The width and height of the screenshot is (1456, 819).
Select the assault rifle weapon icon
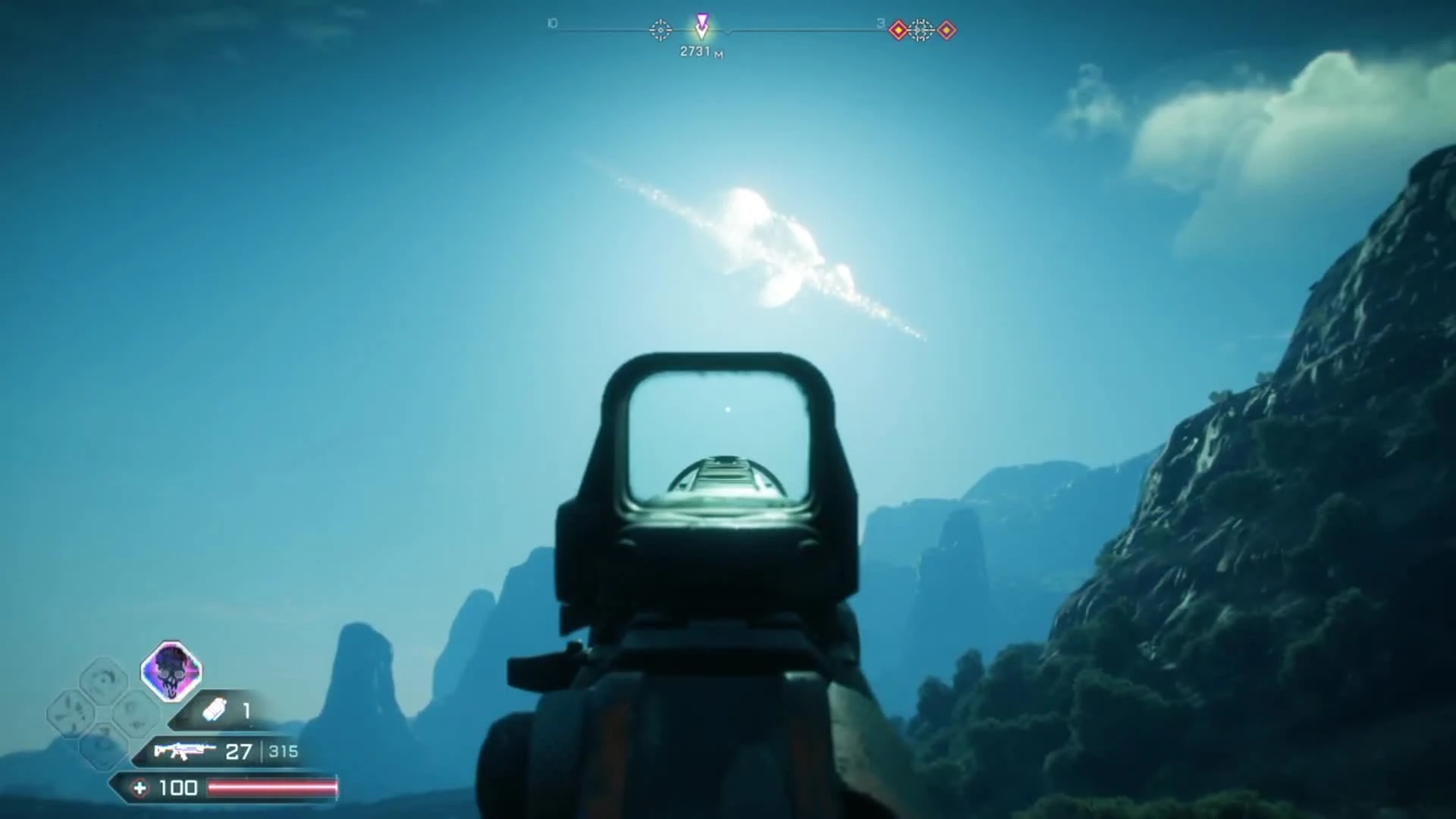185,751
